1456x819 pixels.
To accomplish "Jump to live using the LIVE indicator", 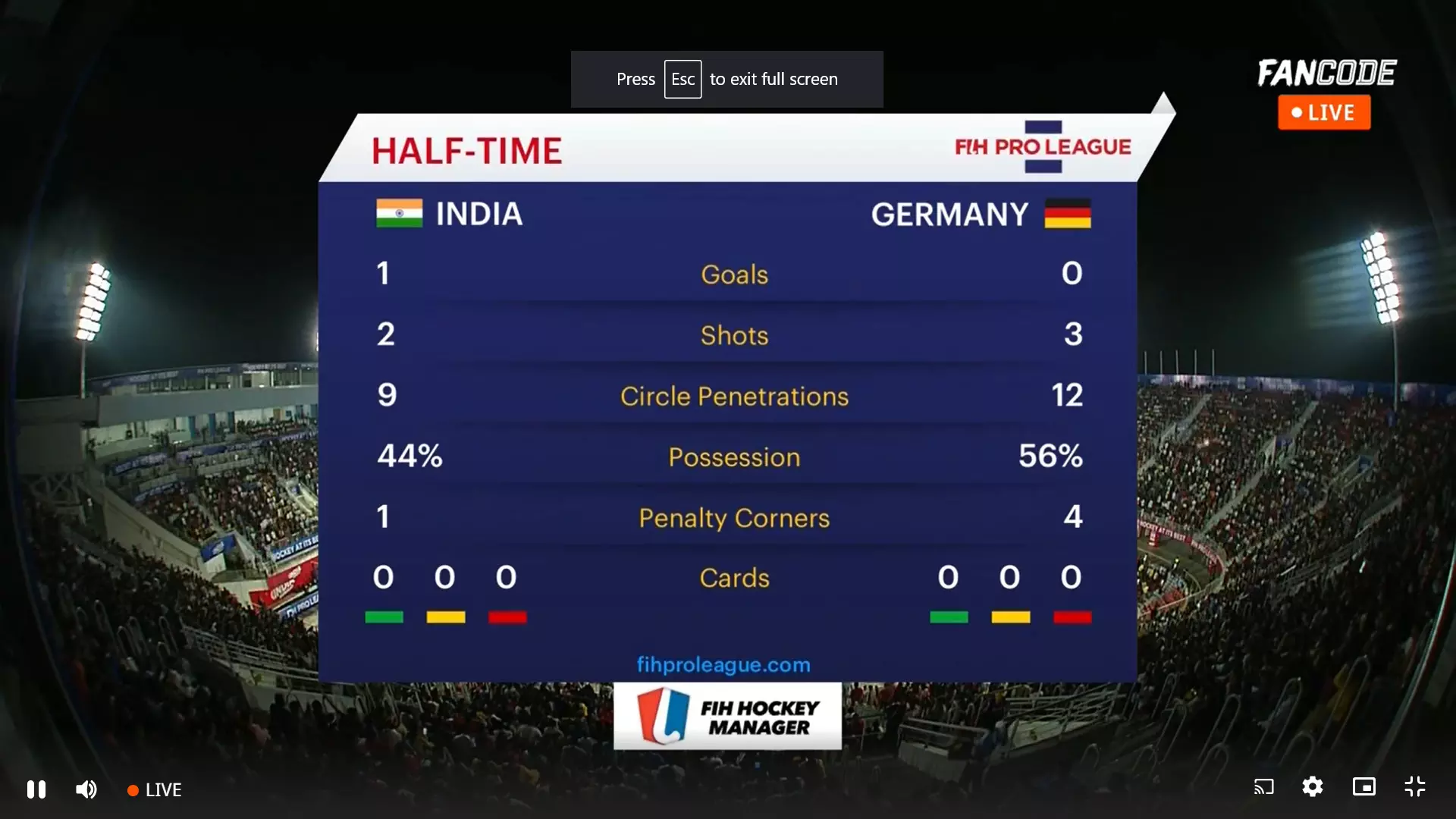I will (x=155, y=790).
